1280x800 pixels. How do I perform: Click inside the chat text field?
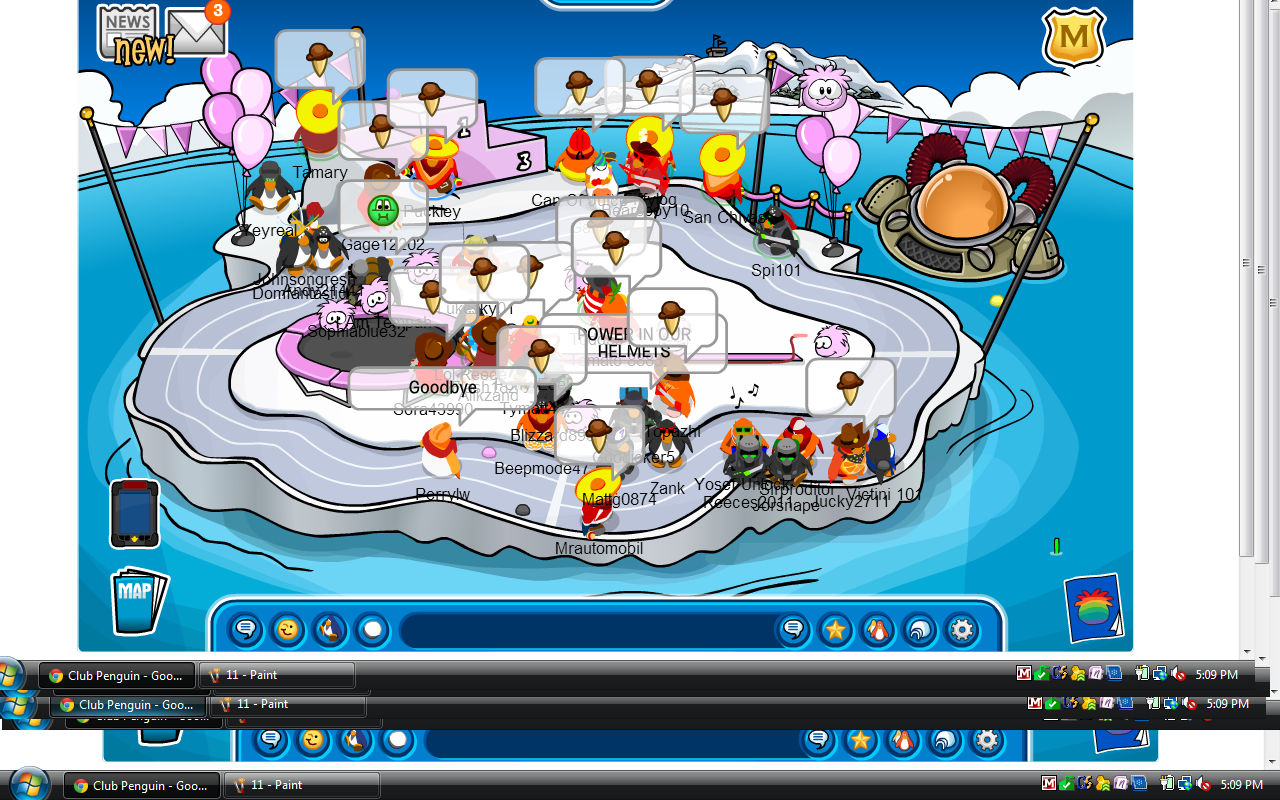click(585, 630)
